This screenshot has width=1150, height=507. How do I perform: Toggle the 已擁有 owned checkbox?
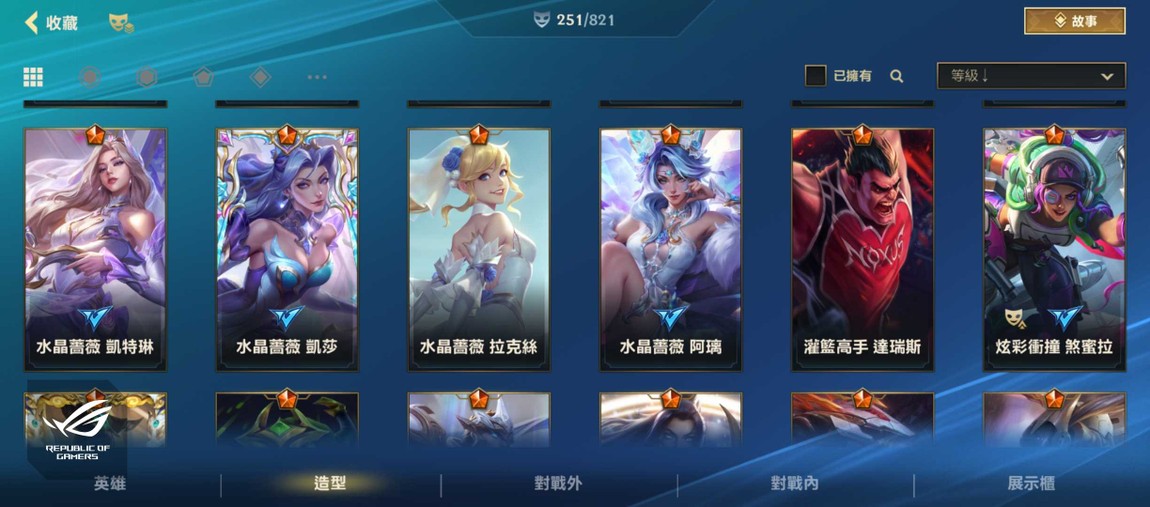(x=815, y=76)
